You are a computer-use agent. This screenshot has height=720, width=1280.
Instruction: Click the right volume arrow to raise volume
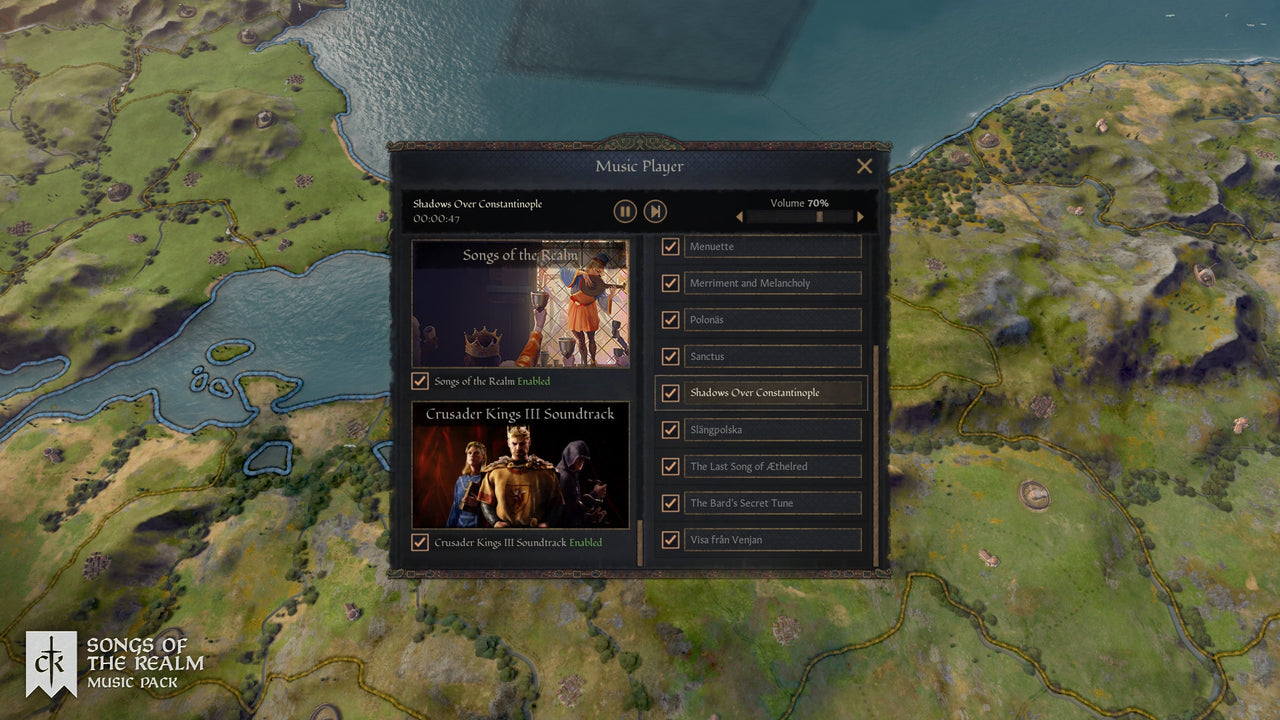click(860, 216)
